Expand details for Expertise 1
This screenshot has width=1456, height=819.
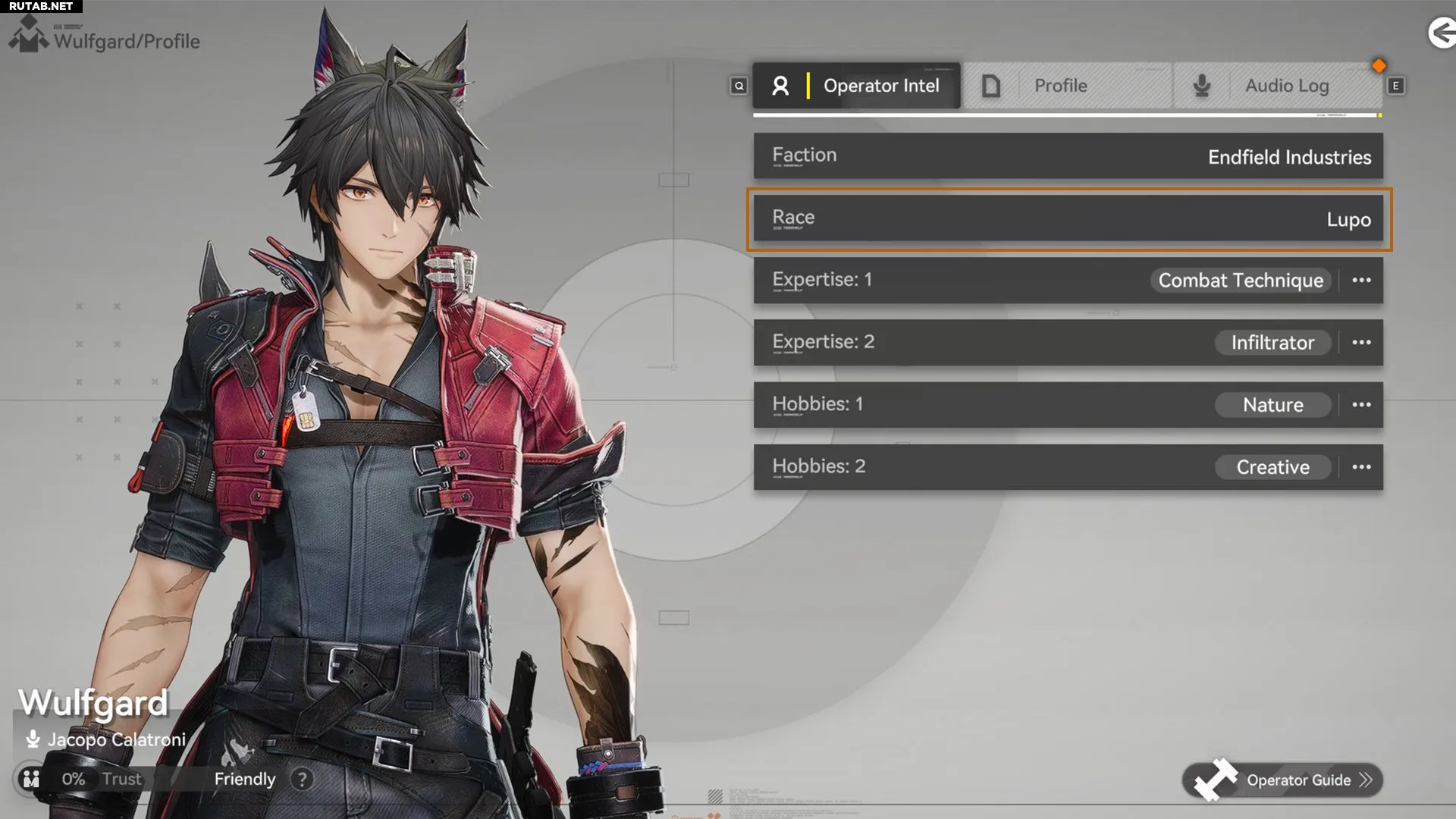coord(1361,281)
